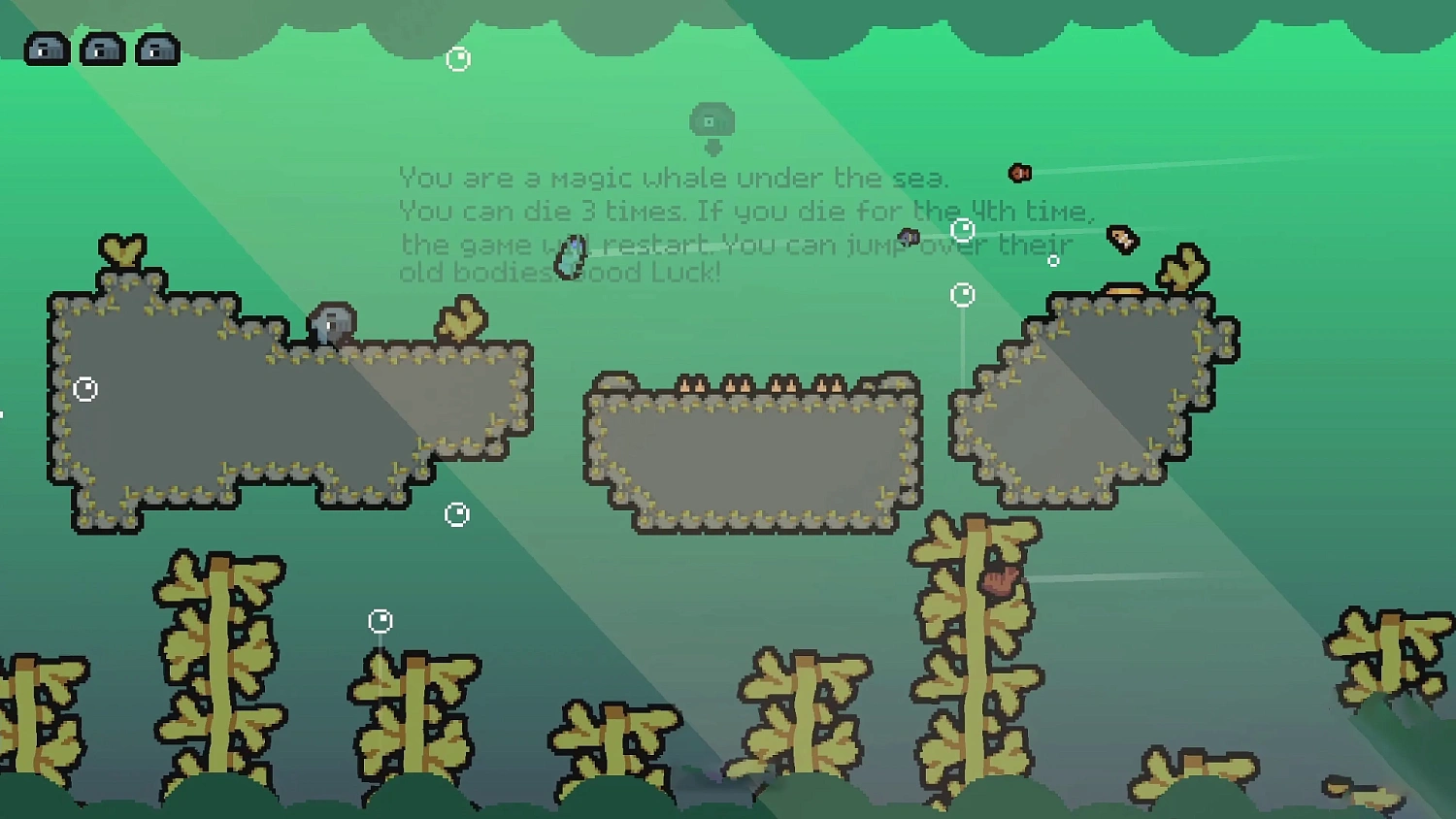Click the middle whale life icon
Image resolution: width=1456 pixels, height=819 pixels.
[x=102, y=49]
